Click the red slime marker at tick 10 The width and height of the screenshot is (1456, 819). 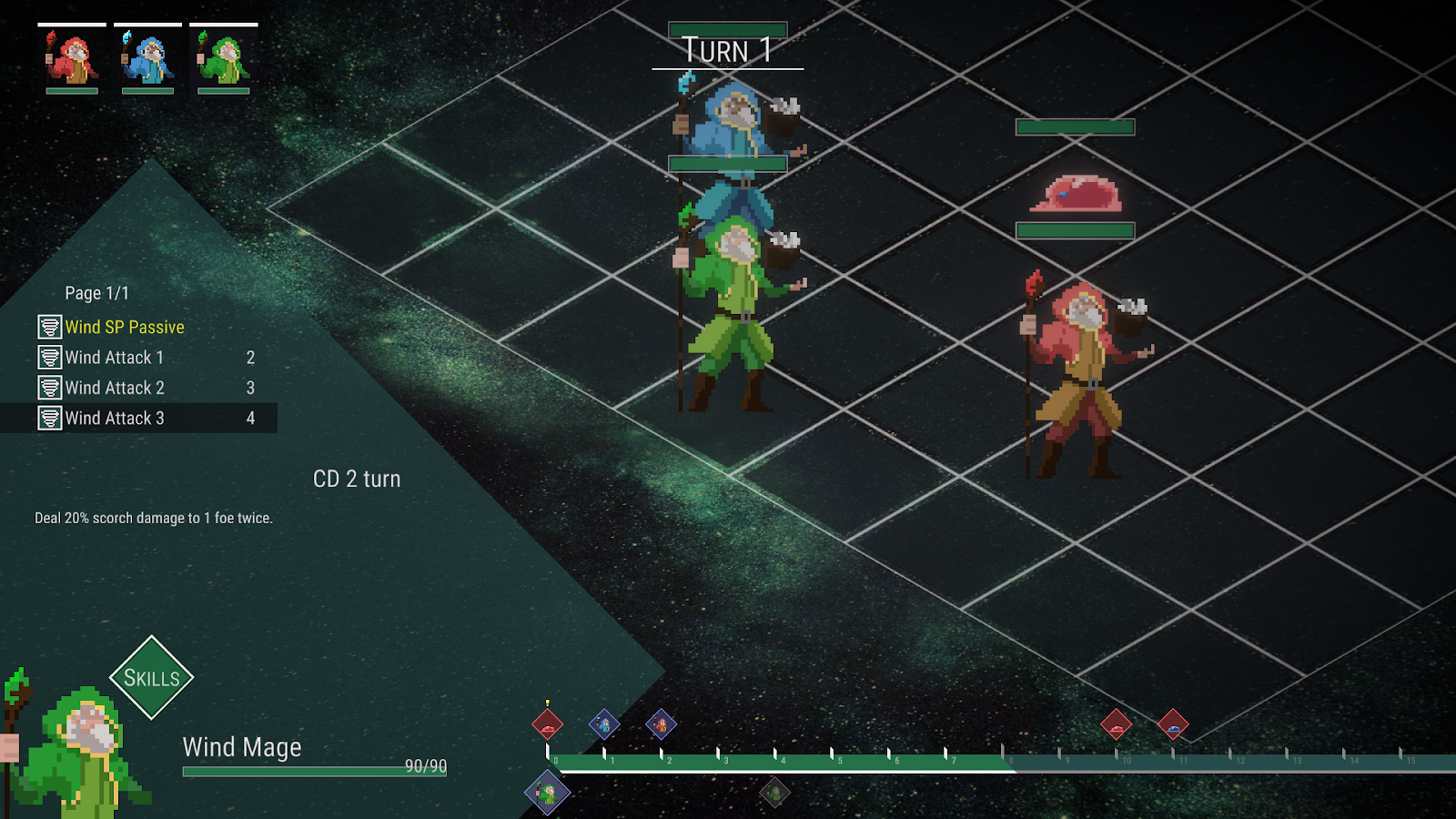coord(1116,725)
